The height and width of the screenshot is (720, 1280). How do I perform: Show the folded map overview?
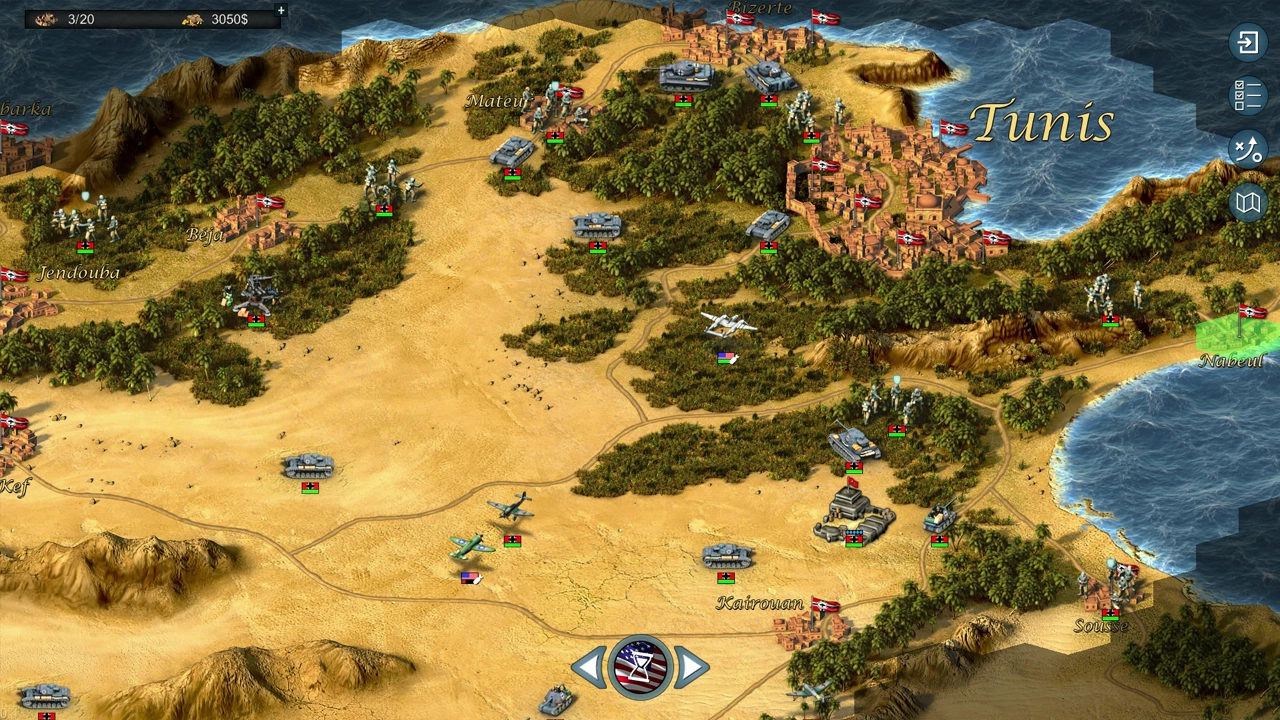pos(1247,204)
